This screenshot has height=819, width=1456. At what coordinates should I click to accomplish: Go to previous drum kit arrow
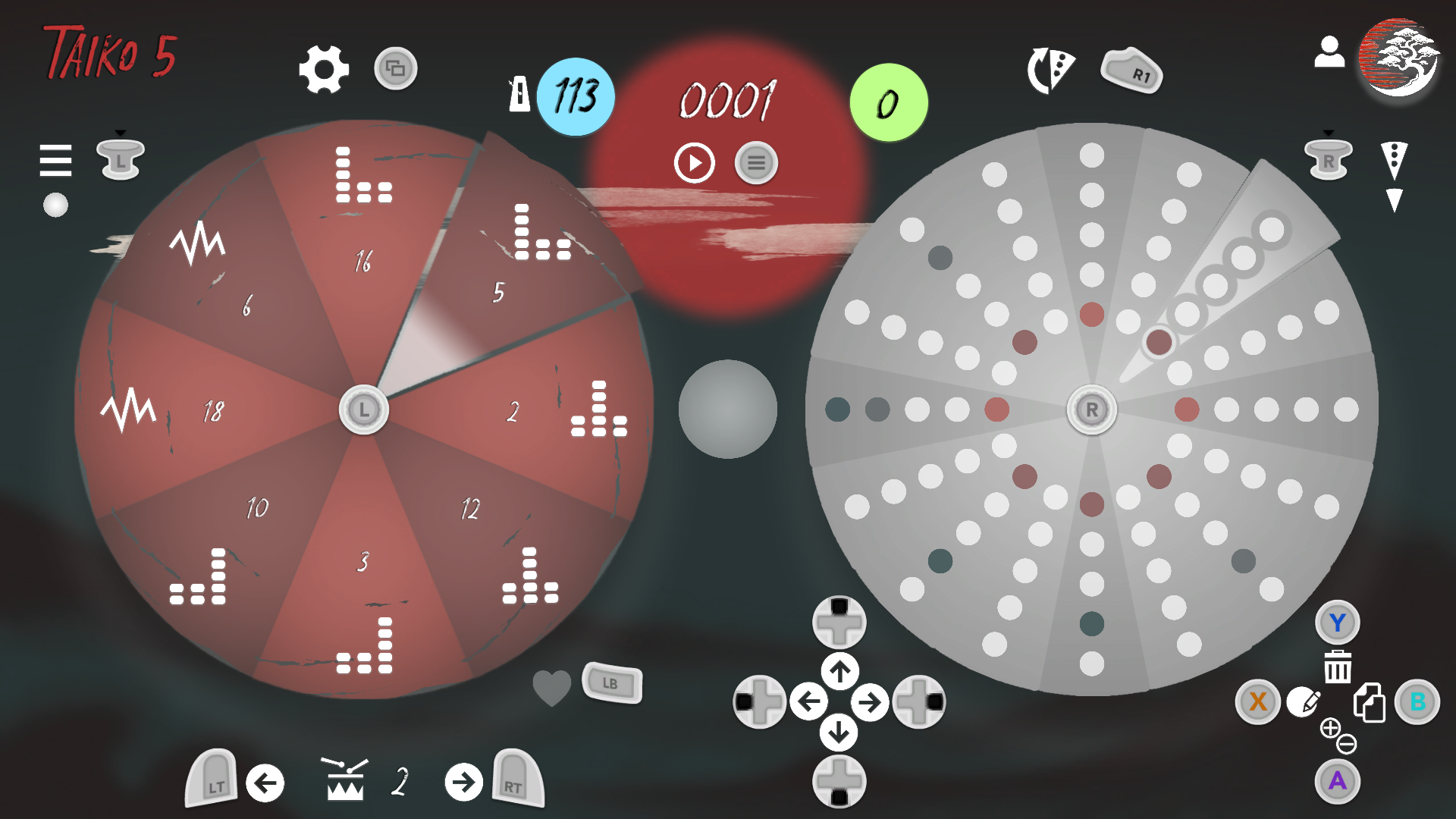tap(265, 783)
